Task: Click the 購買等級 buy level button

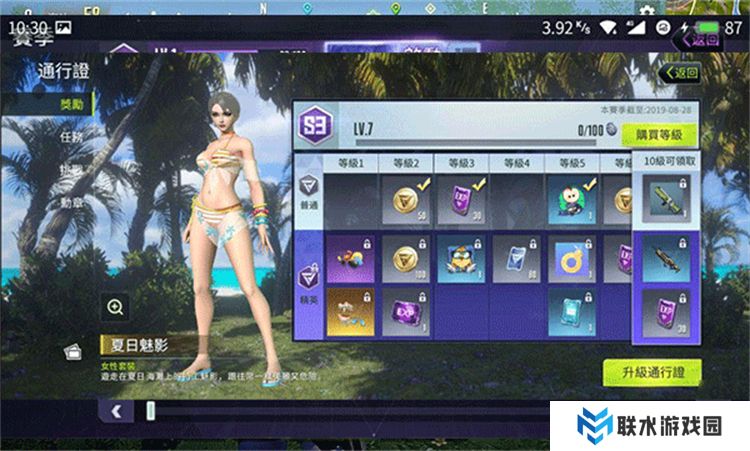Action: pyautogui.click(x=658, y=134)
